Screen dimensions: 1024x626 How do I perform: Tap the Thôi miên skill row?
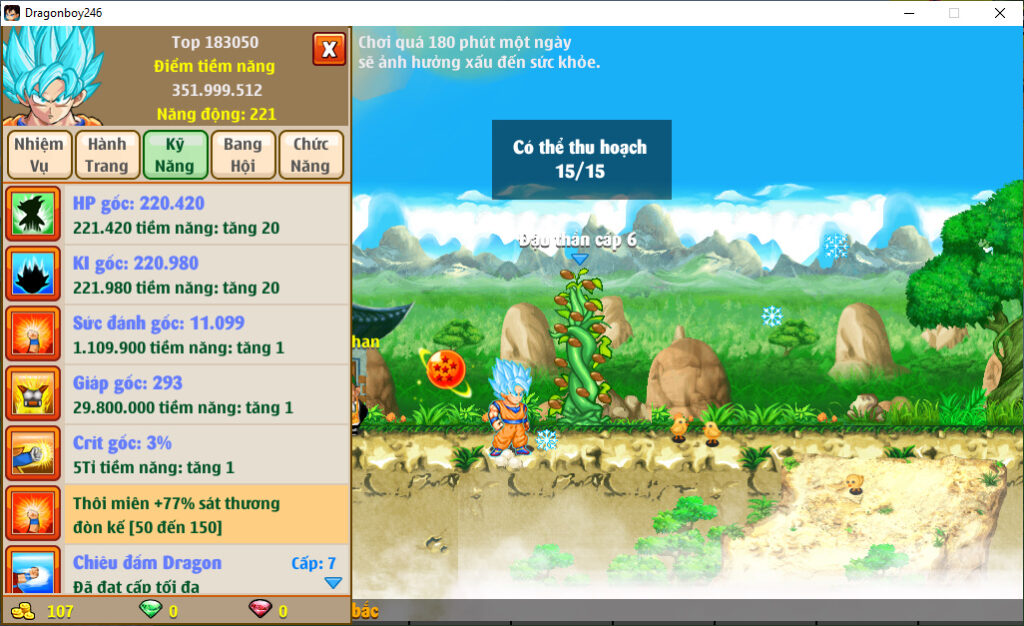176,515
